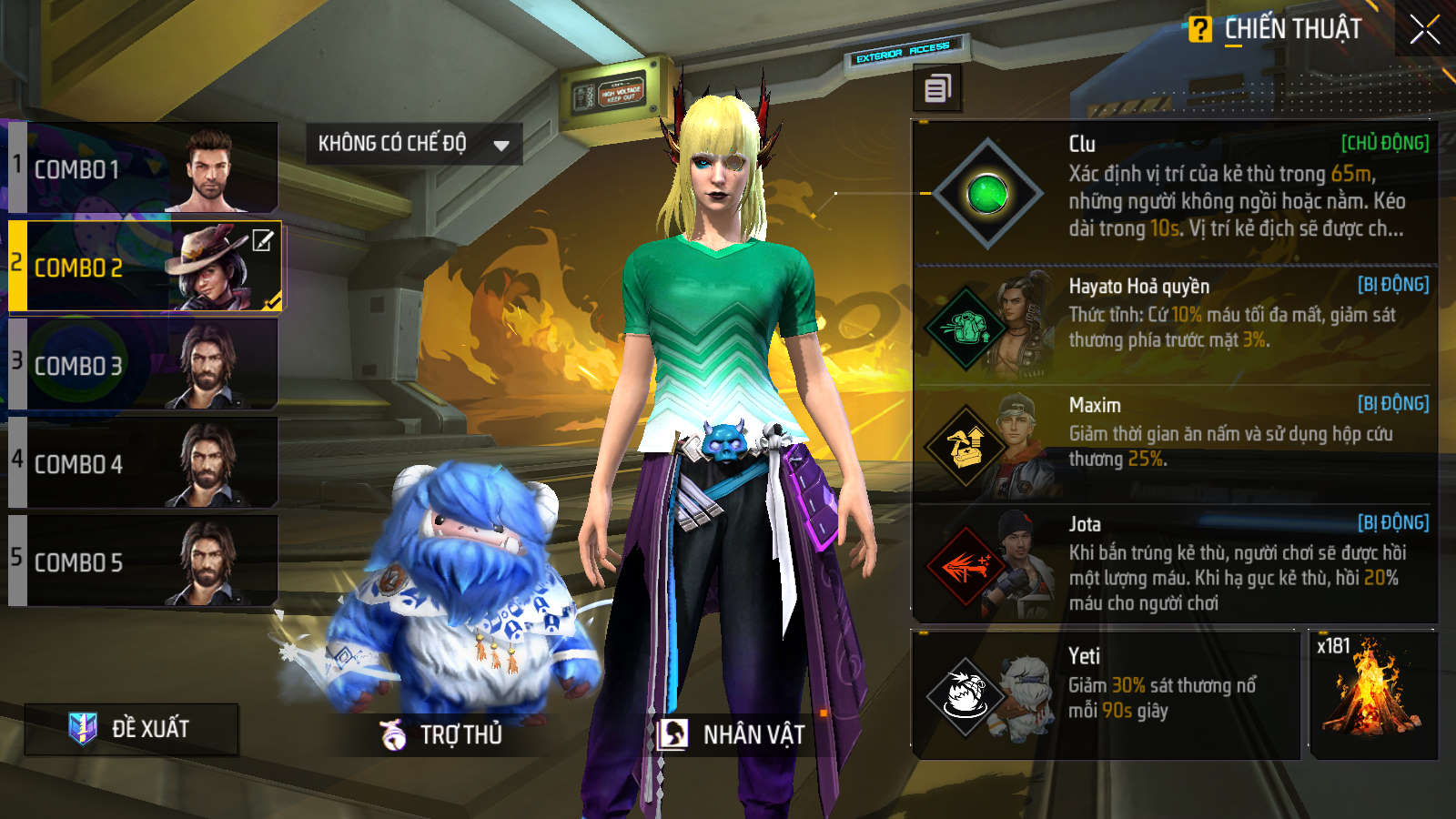Close the Chiến Thuật screen
The image size is (1456, 819).
[1424, 30]
